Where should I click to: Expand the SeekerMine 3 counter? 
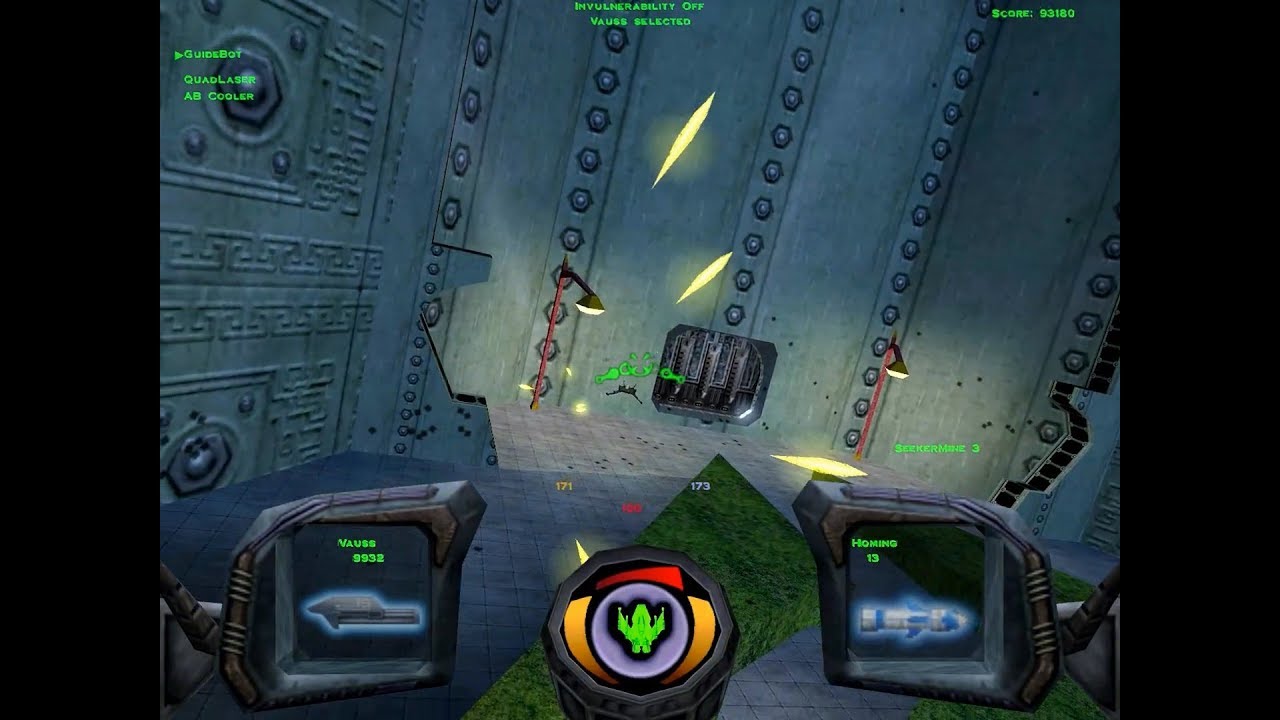tap(938, 446)
